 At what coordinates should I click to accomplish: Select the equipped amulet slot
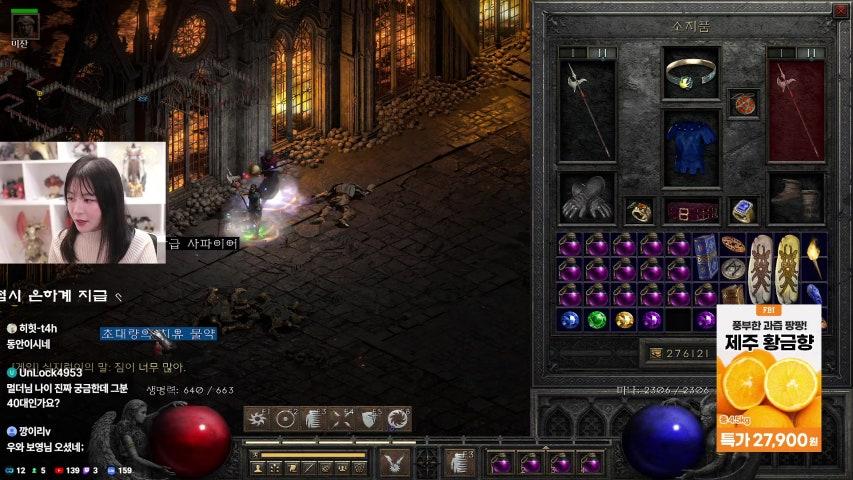point(743,103)
